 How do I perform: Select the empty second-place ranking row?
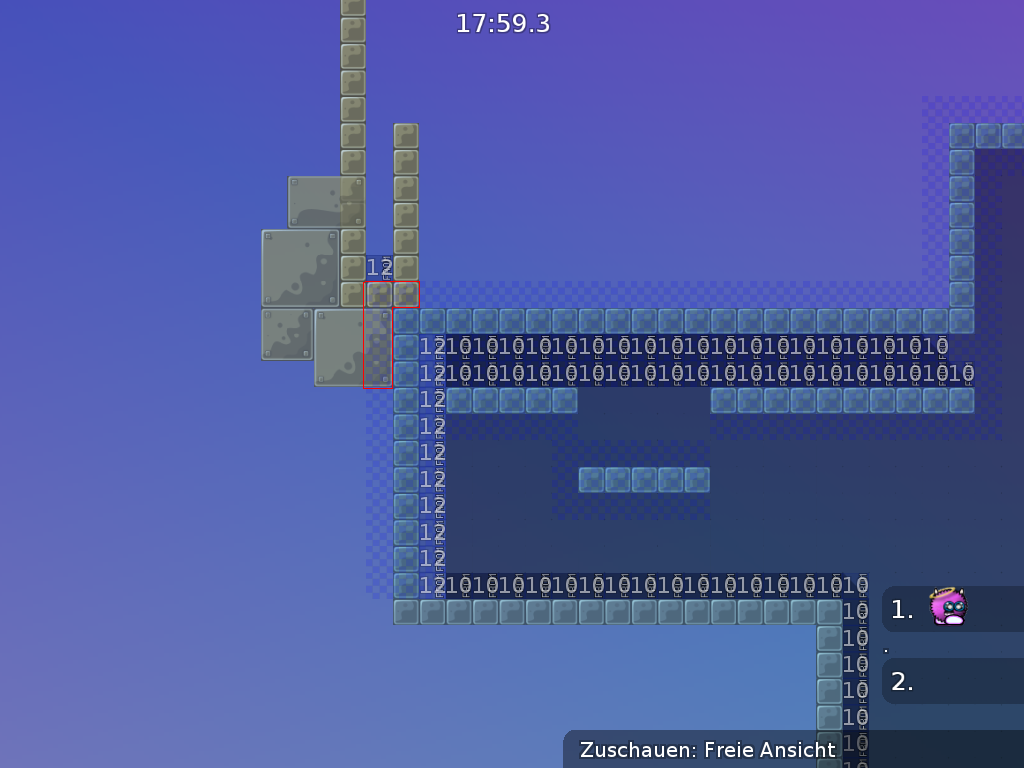951,682
